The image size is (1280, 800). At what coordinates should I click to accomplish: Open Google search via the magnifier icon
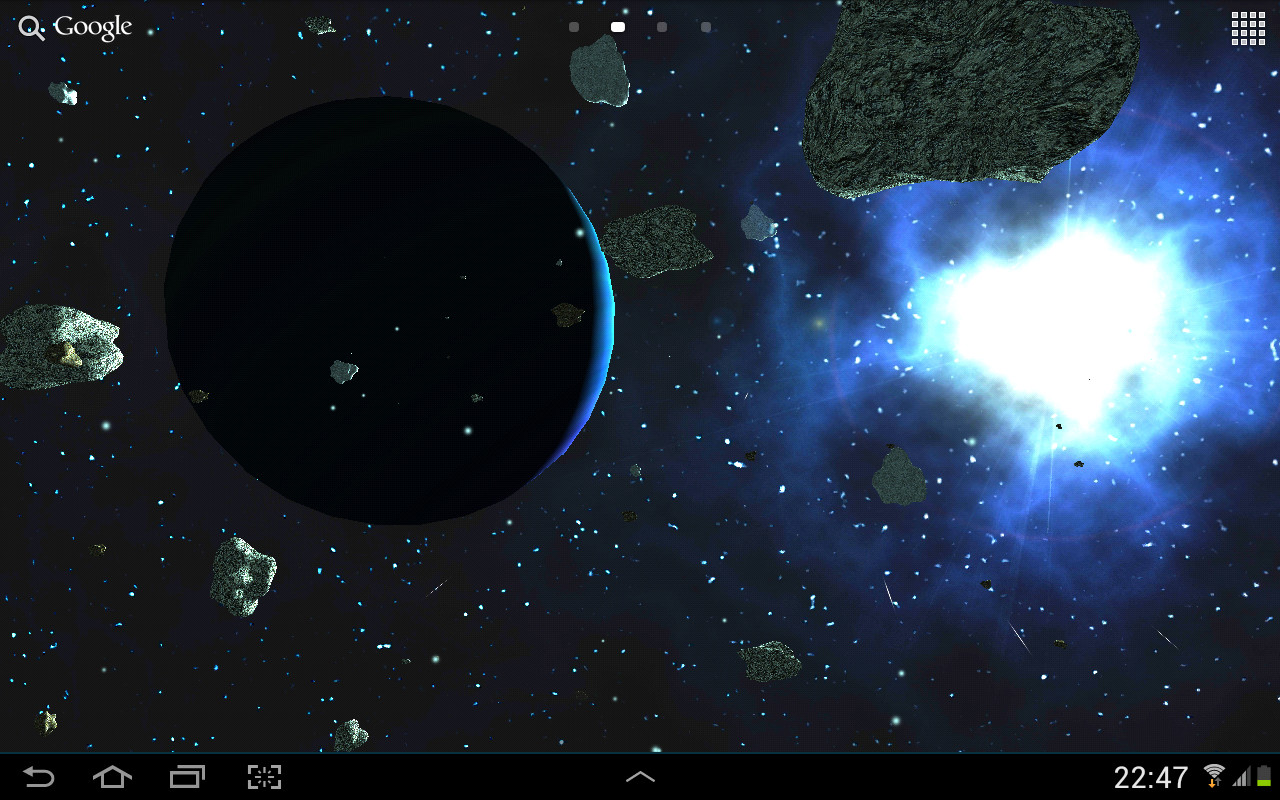coord(31,27)
